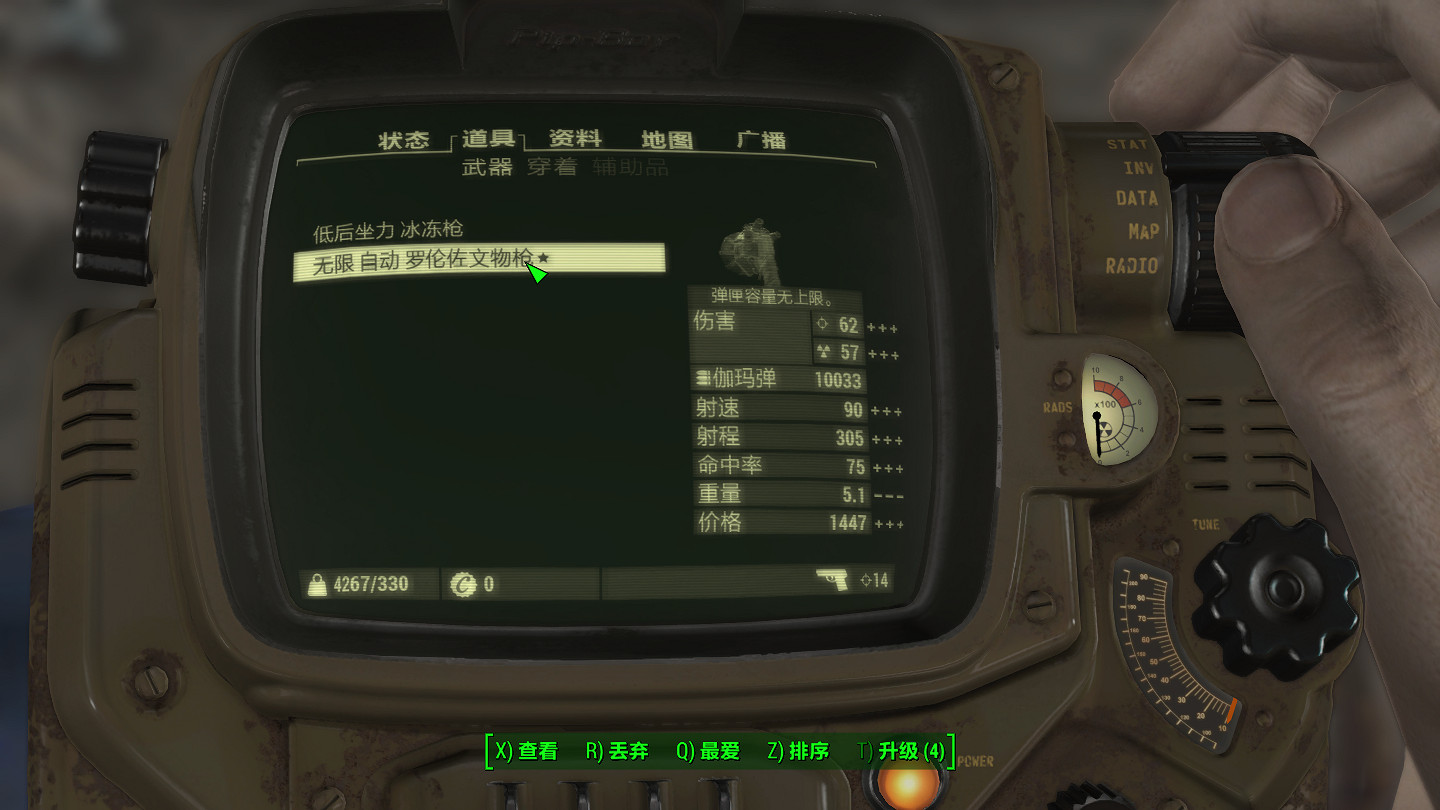Click the ammo icon beside 伽玛弹

point(703,380)
